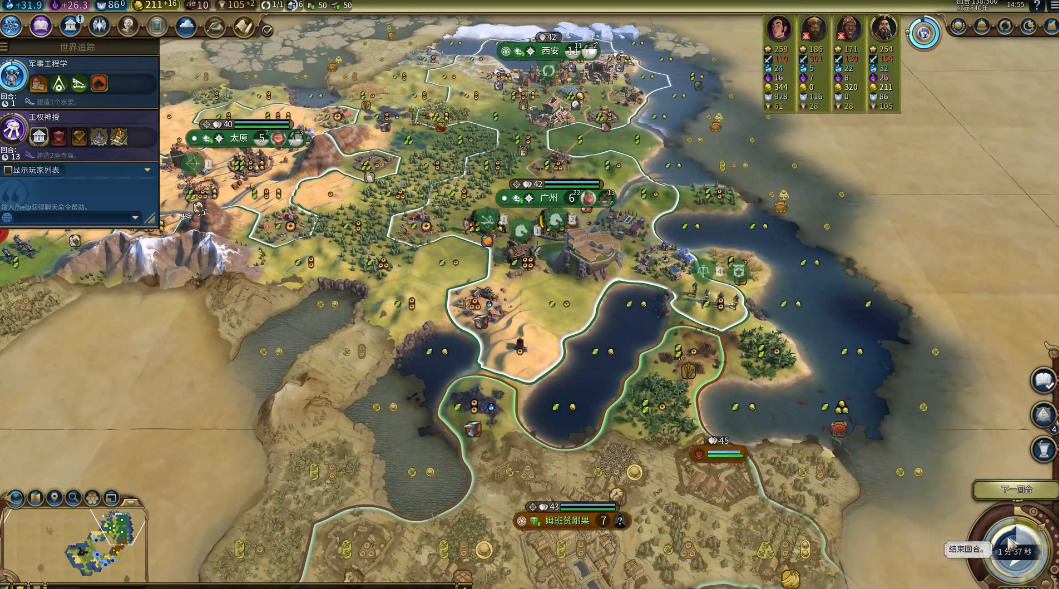
Task: Select the bearded Chinese emperor leader portrait
Action: pyautogui.click(x=883, y=28)
